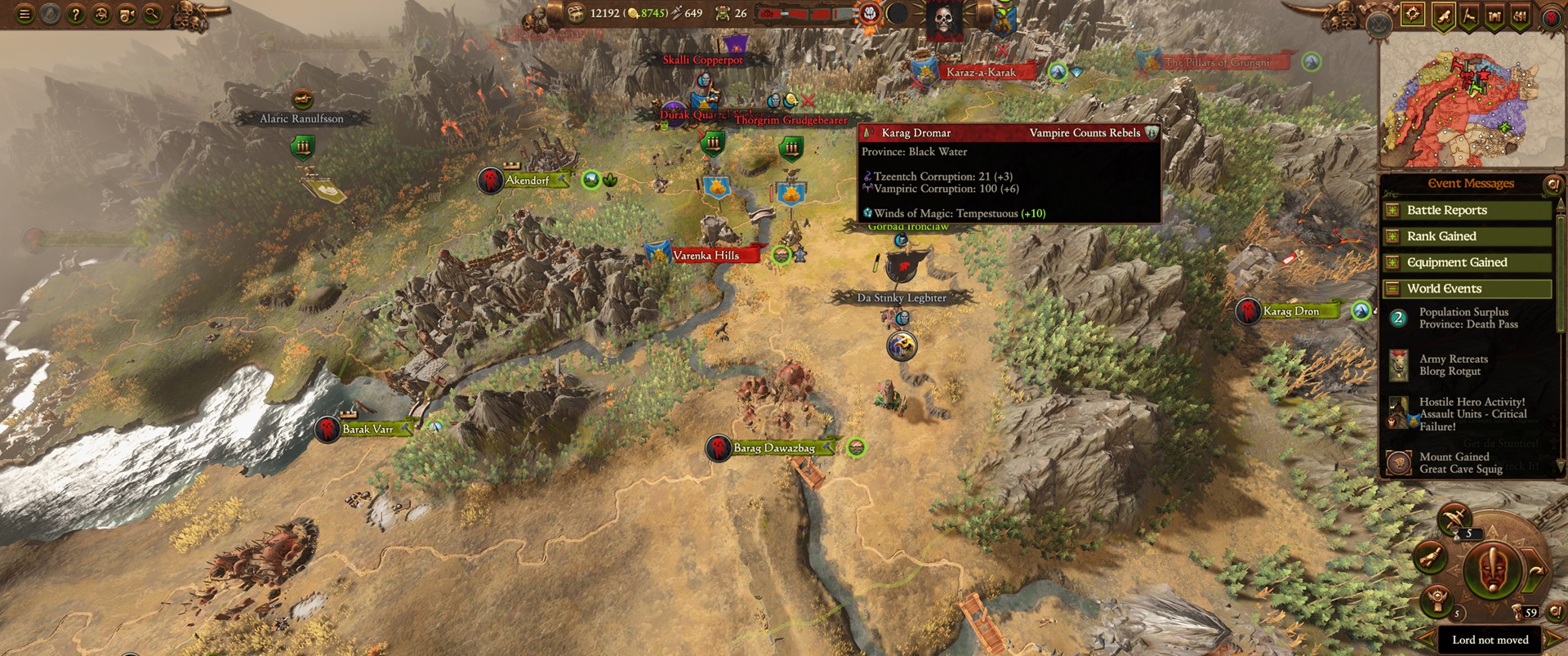Image resolution: width=1568 pixels, height=656 pixels.
Task: Open the settlements list with the castle icon
Action: (x=1496, y=14)
